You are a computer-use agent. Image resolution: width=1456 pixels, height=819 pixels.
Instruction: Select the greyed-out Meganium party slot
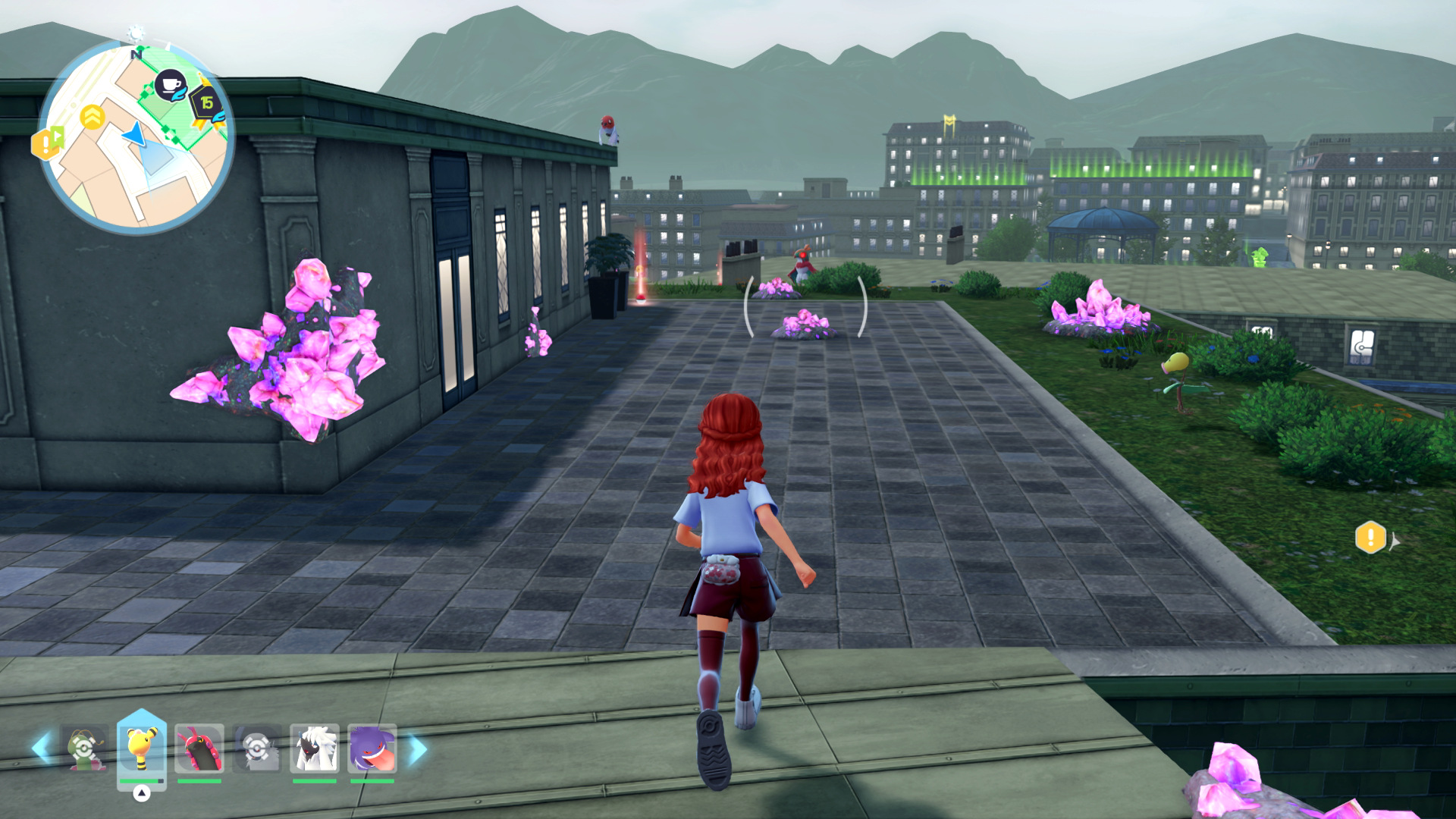point(83,748)
